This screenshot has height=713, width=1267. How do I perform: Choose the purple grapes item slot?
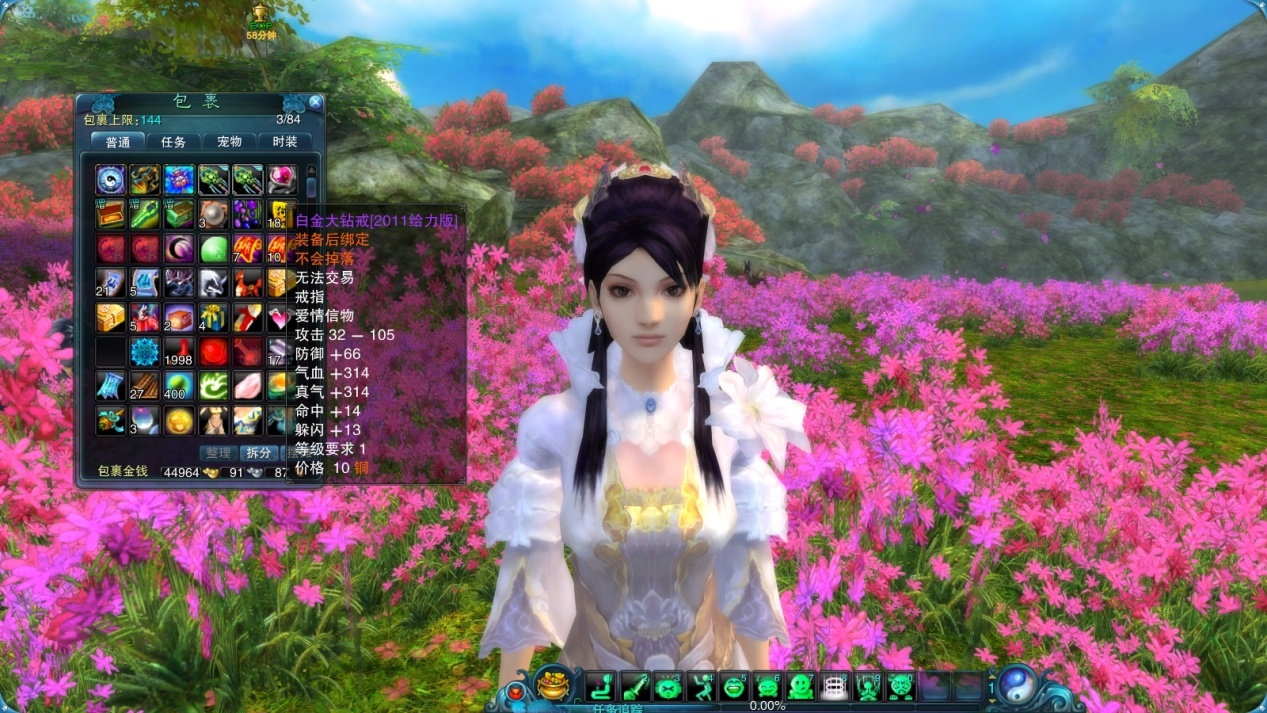click(247, 214)
